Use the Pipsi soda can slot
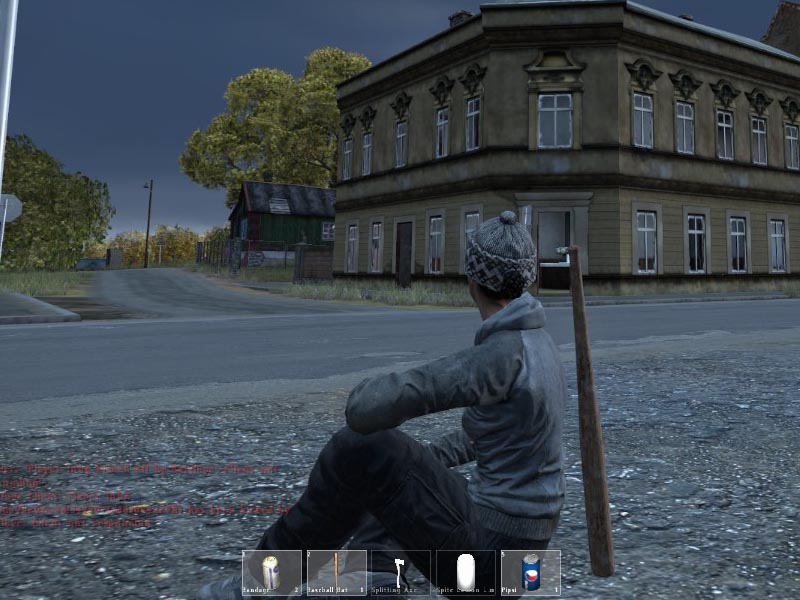 (x=530, y=573)
